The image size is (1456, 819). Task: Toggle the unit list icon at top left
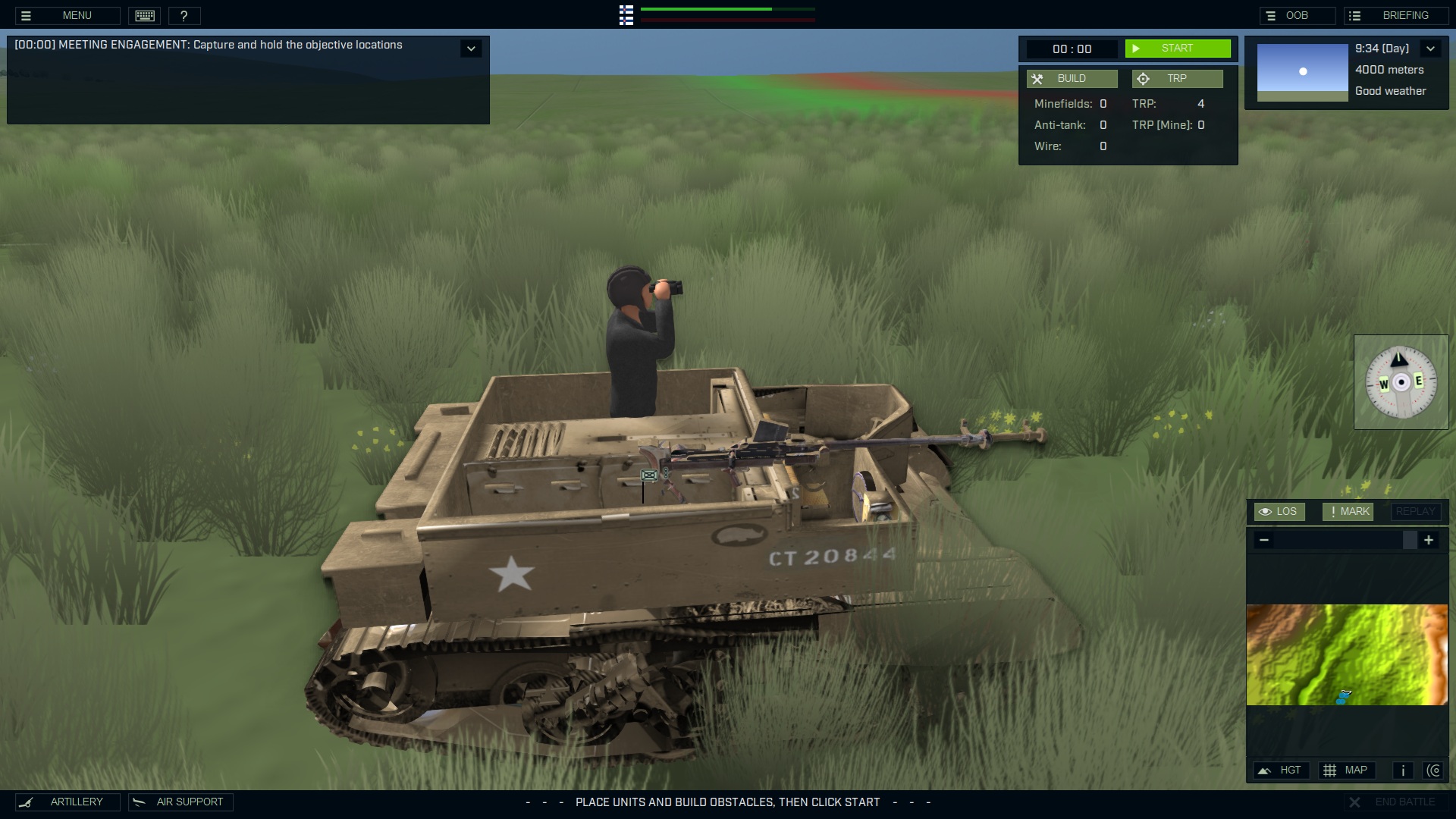tap(626, 15)
